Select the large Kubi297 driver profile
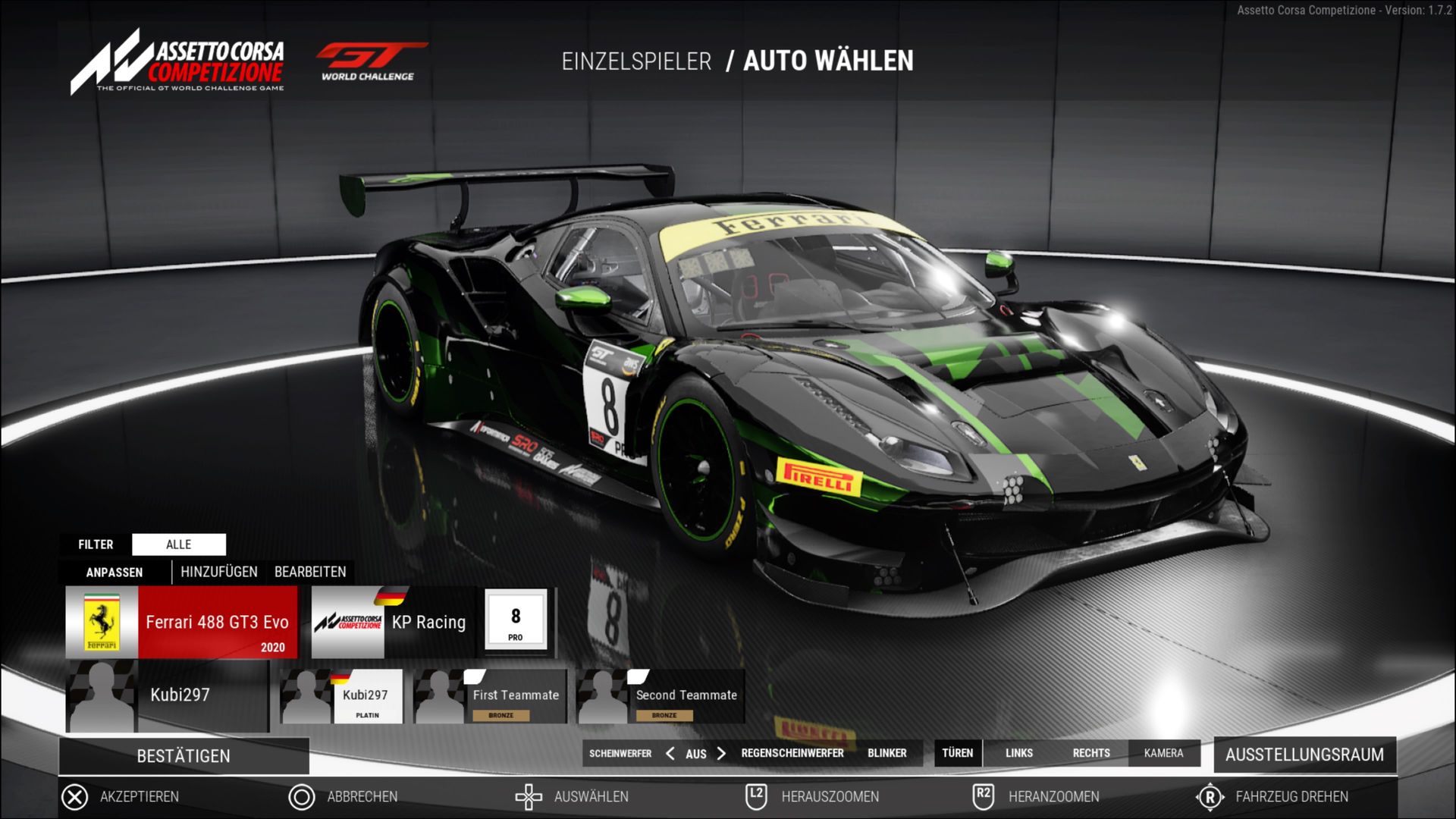The image size is (1456, 819). [x=168, y=695]
